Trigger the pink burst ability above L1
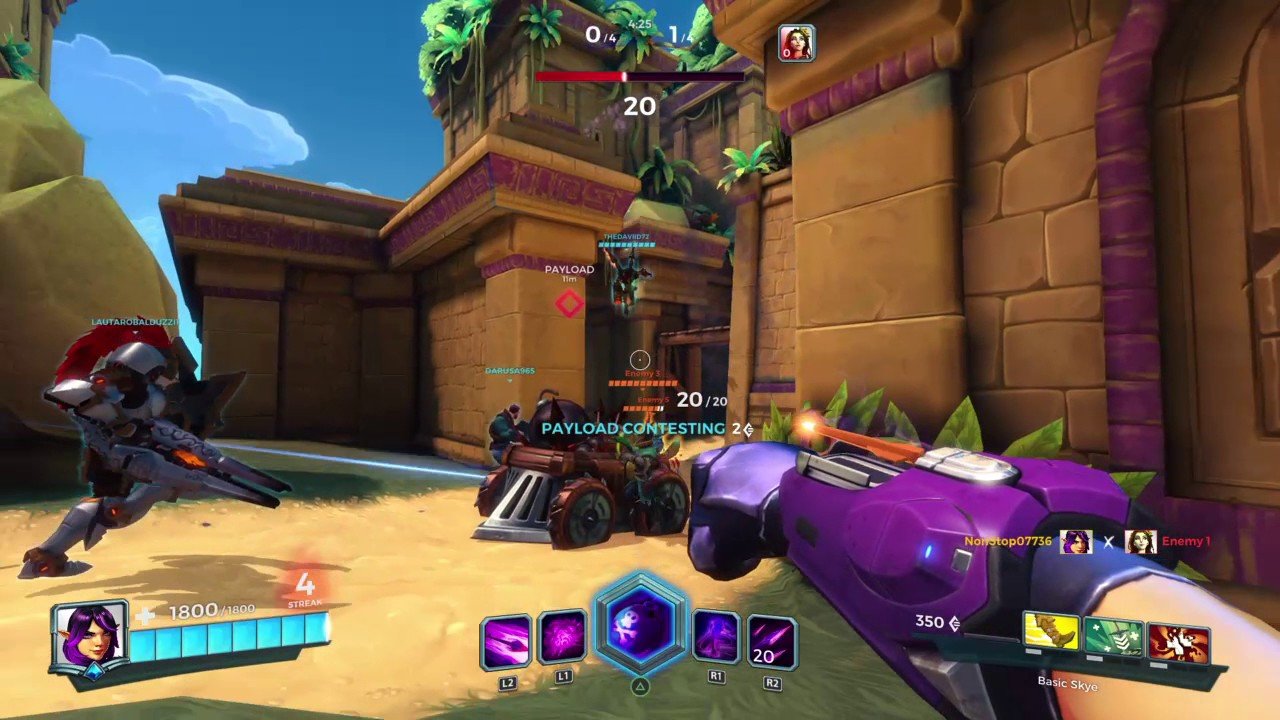 pyautogui.click(x=562, y=638)
